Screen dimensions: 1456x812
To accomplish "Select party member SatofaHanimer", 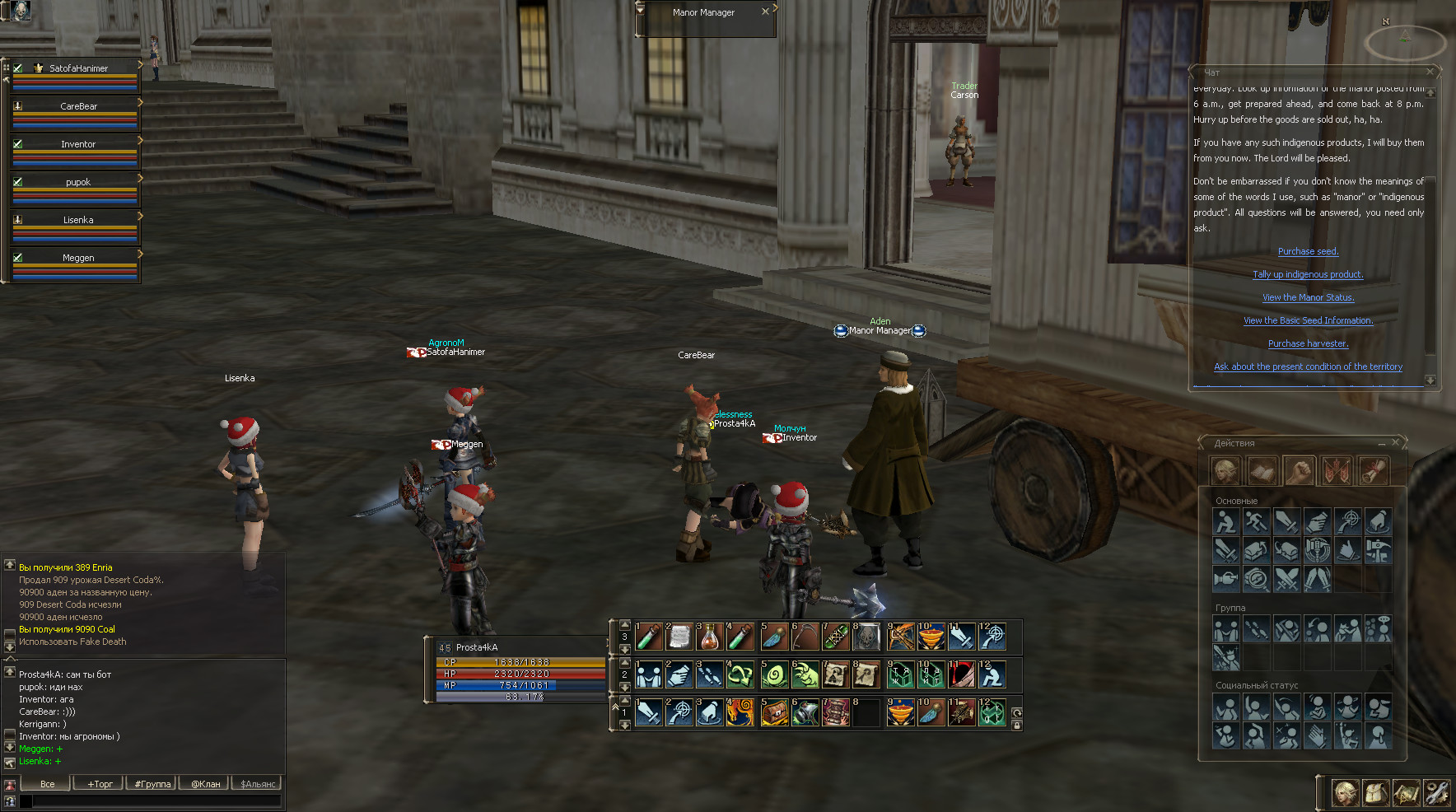I will click(x=78, y=68).
